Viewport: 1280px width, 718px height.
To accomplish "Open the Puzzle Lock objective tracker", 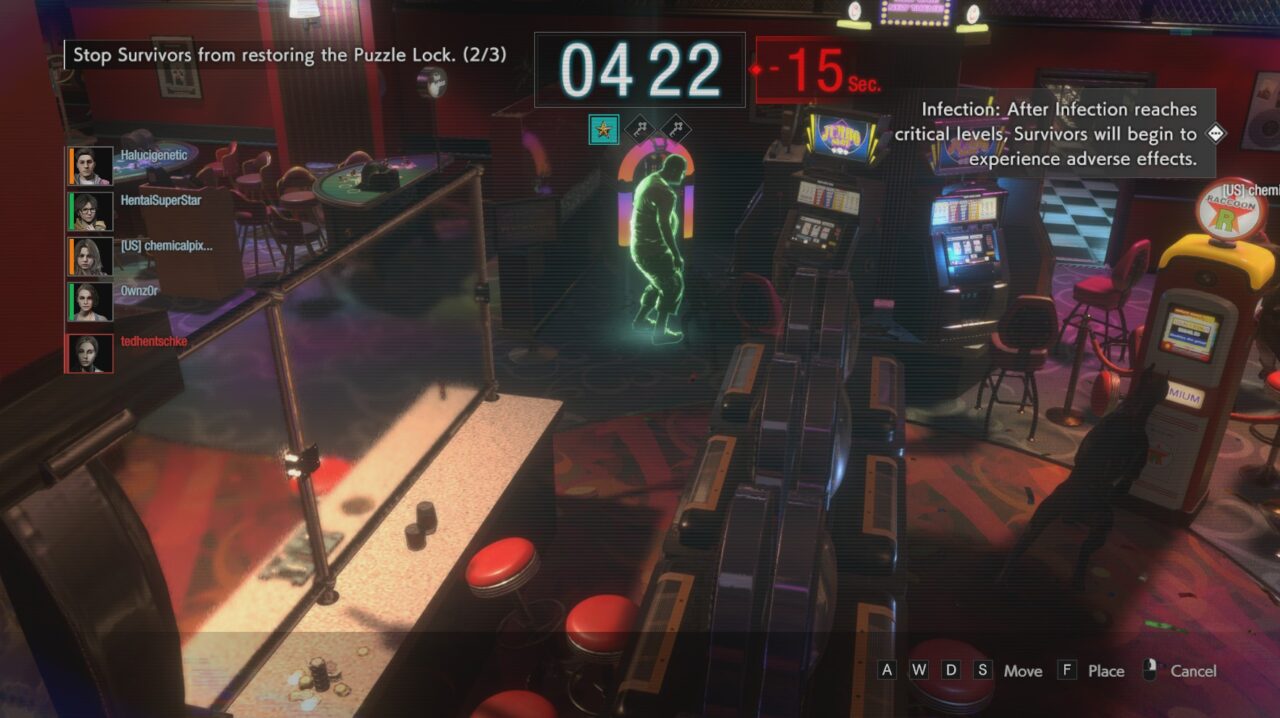I will tap(289, 55).
